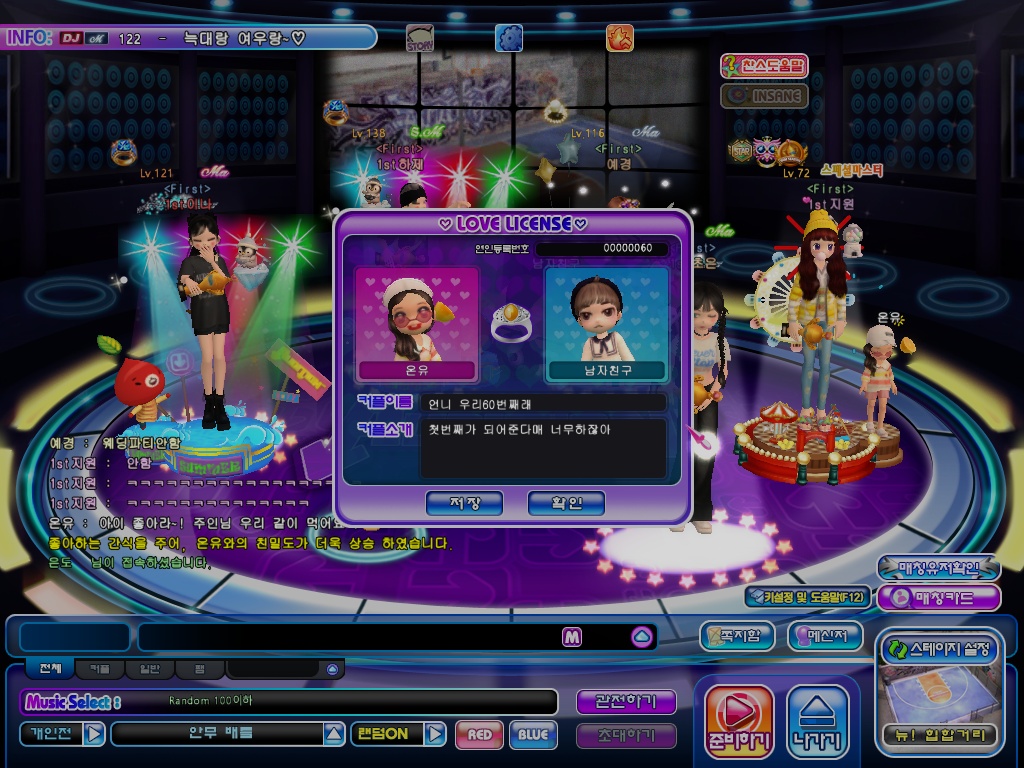
Task: Confirm the Love License with 확인
Action: 566,503
